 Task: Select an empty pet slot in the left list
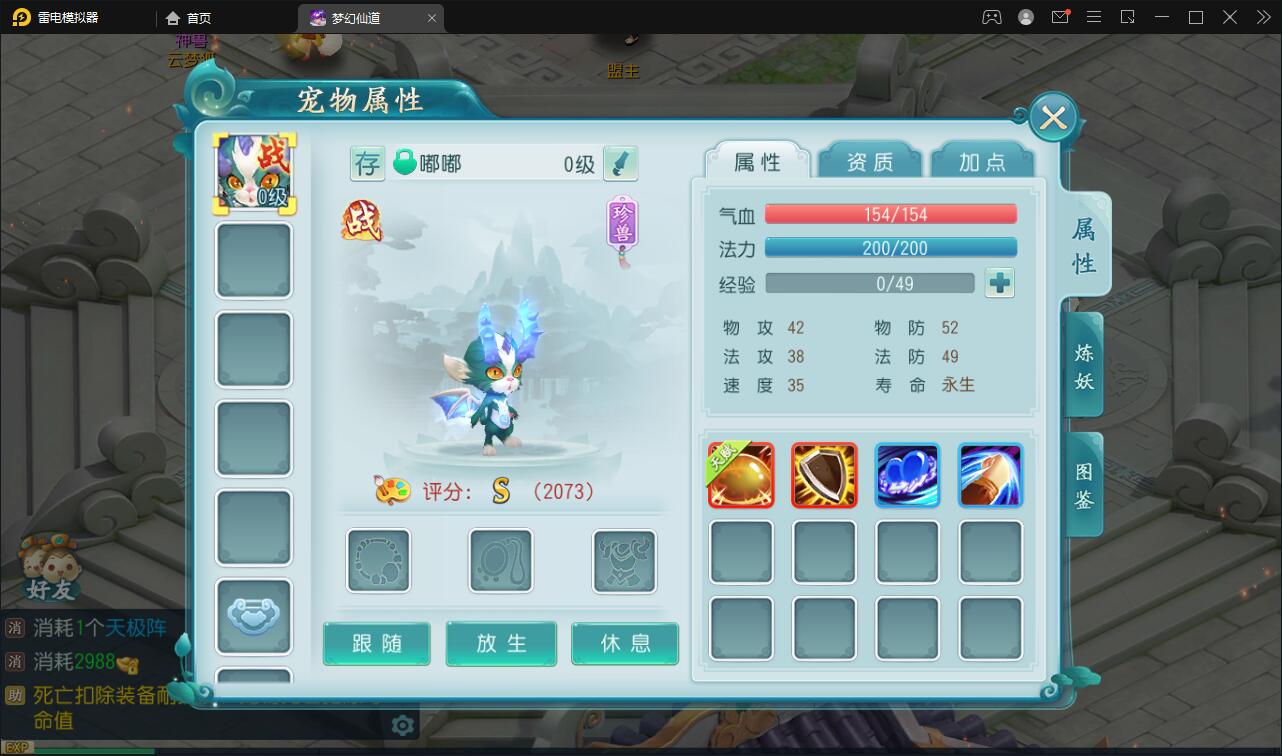click(253, 260)
